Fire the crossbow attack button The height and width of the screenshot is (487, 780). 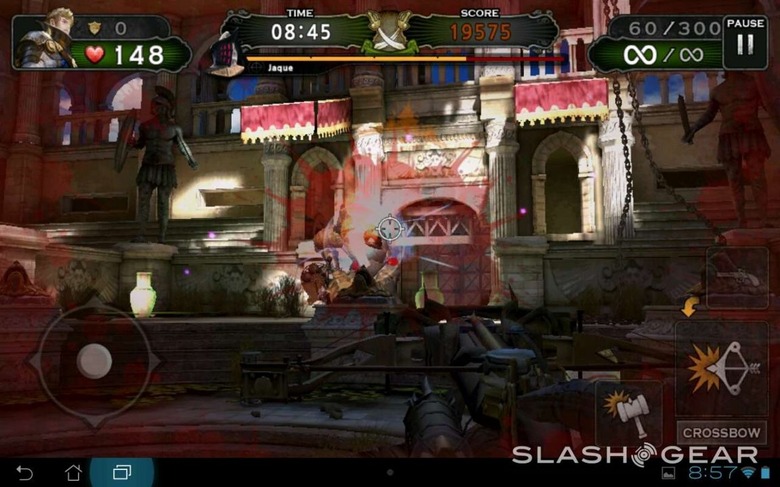tap(721, 369)
